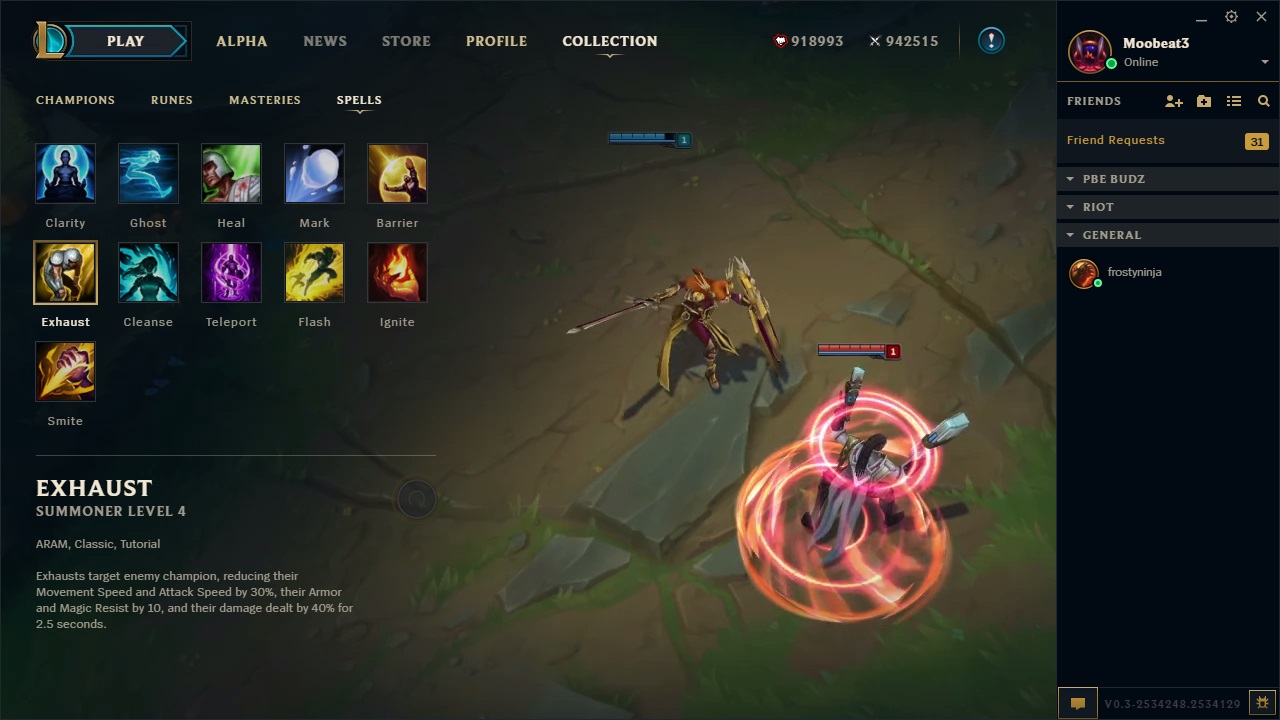Open the chat bubble icon bottom right

click(x=1077, y=703)
